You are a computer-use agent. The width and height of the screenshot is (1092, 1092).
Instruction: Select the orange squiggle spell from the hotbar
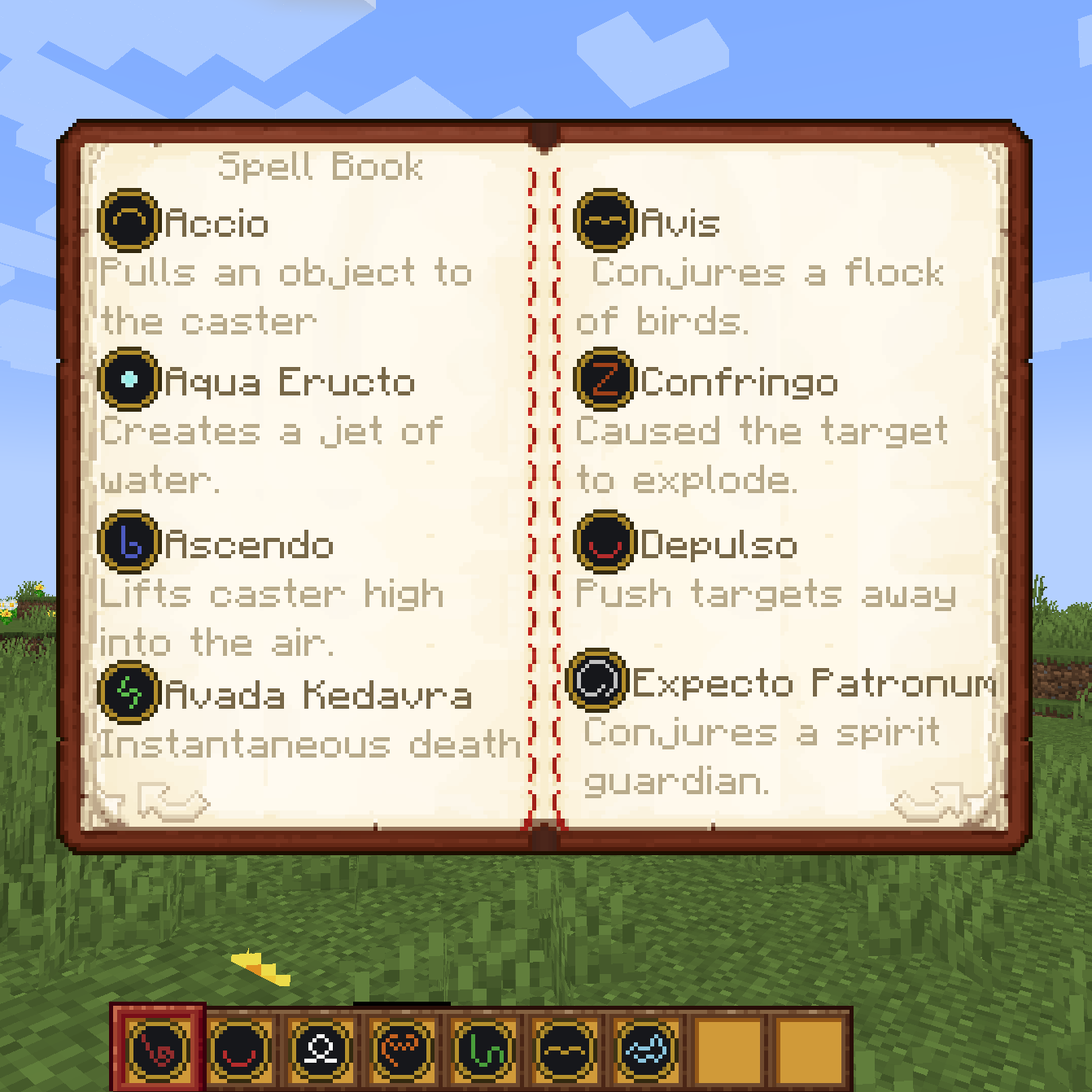400,1050
